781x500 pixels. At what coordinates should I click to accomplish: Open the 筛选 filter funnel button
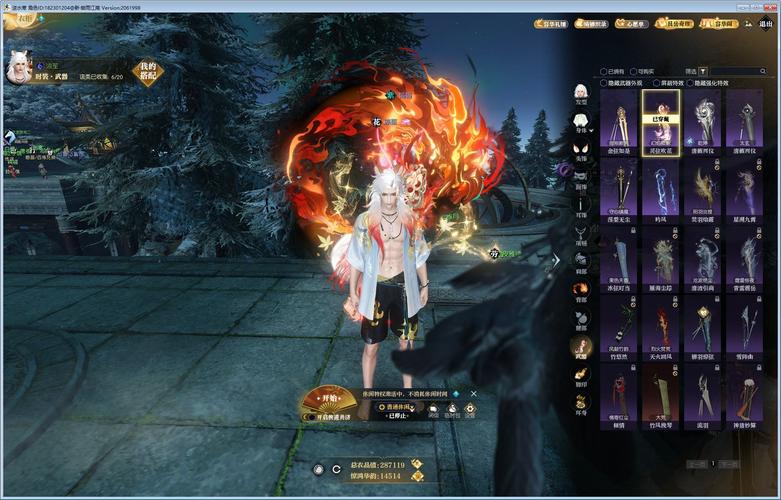click(x=703, y=71)
